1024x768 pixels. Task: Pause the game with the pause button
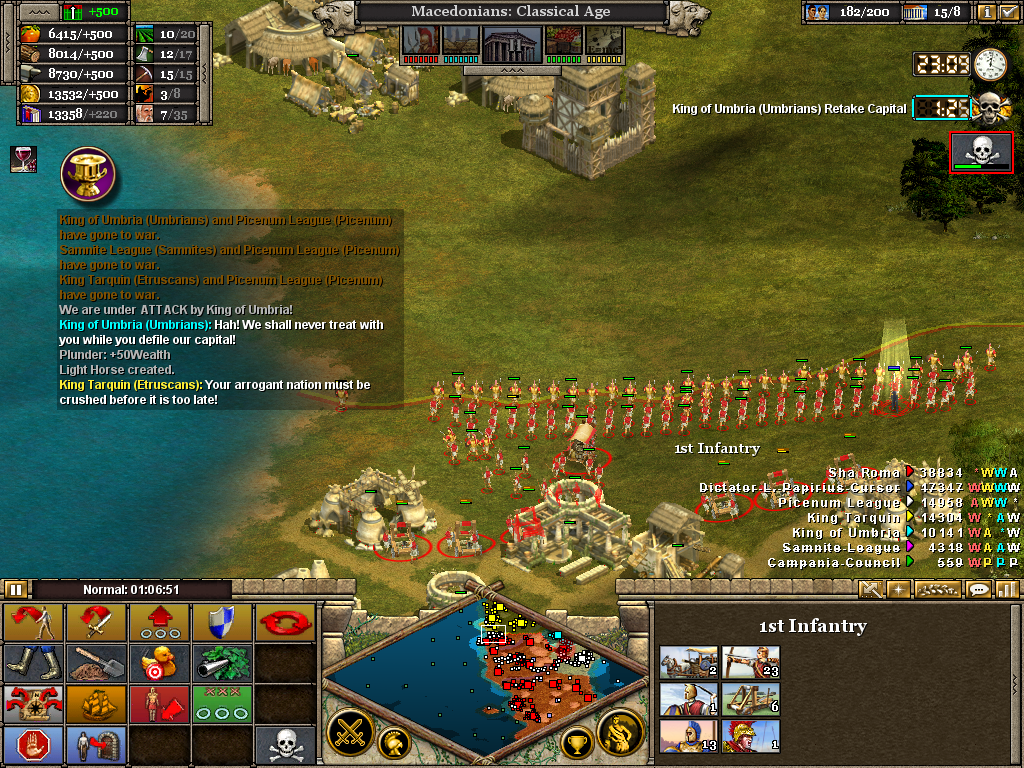(16, 589)
